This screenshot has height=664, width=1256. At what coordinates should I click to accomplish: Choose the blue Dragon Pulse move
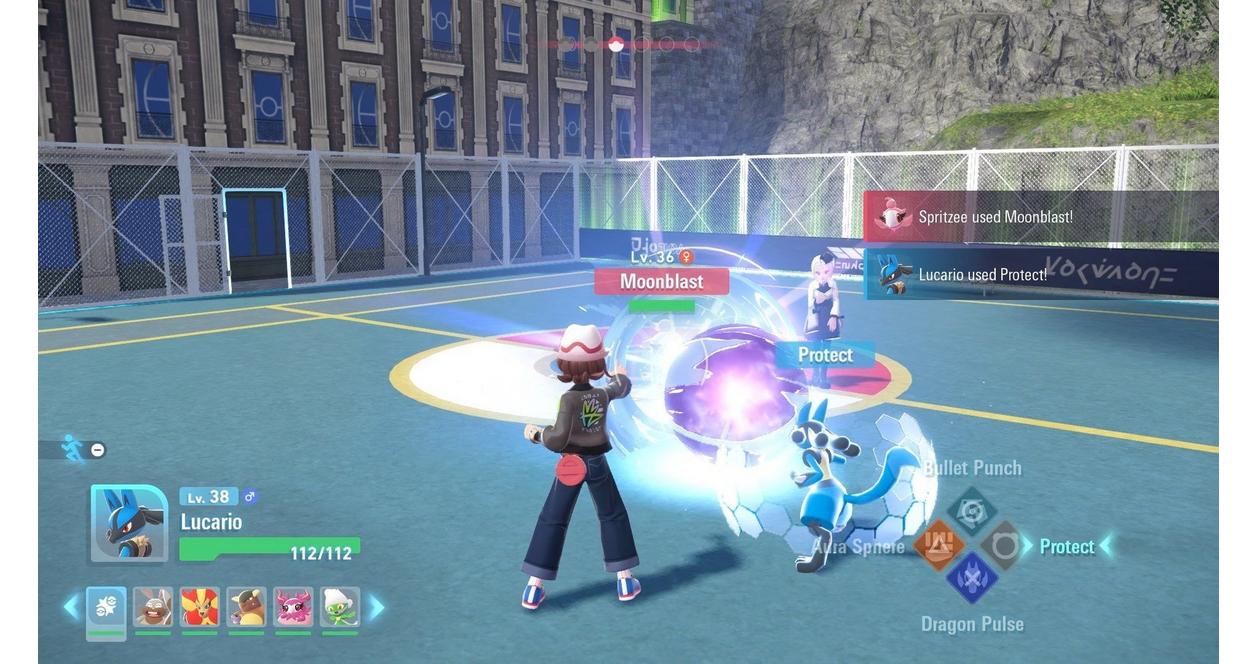click(971, 579)
